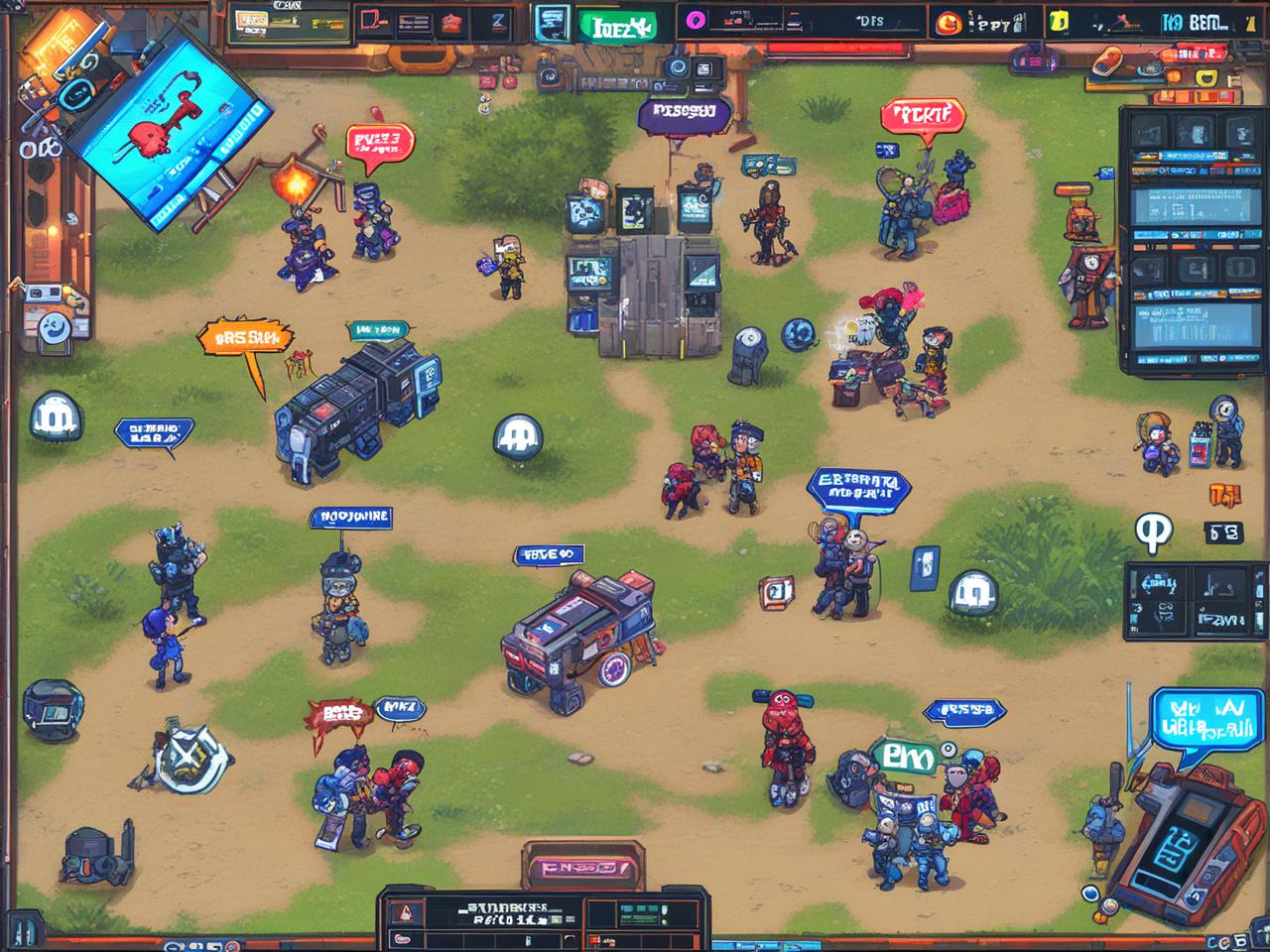1270x952 pixels.
Task: Open the magenta circle icon in the top bar
Action: 695,21
